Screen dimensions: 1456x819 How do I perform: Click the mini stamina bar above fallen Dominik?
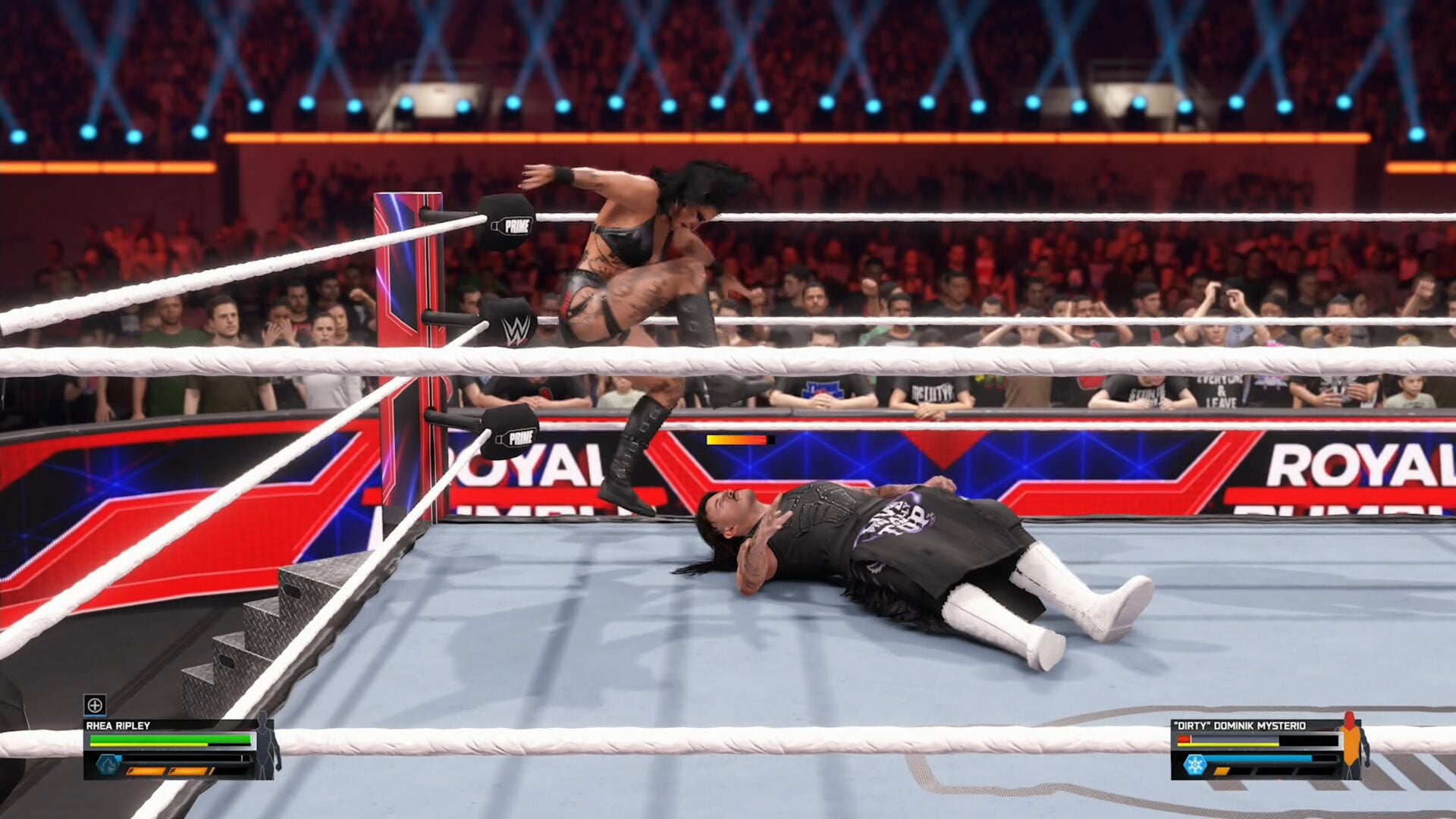point(739,438)
